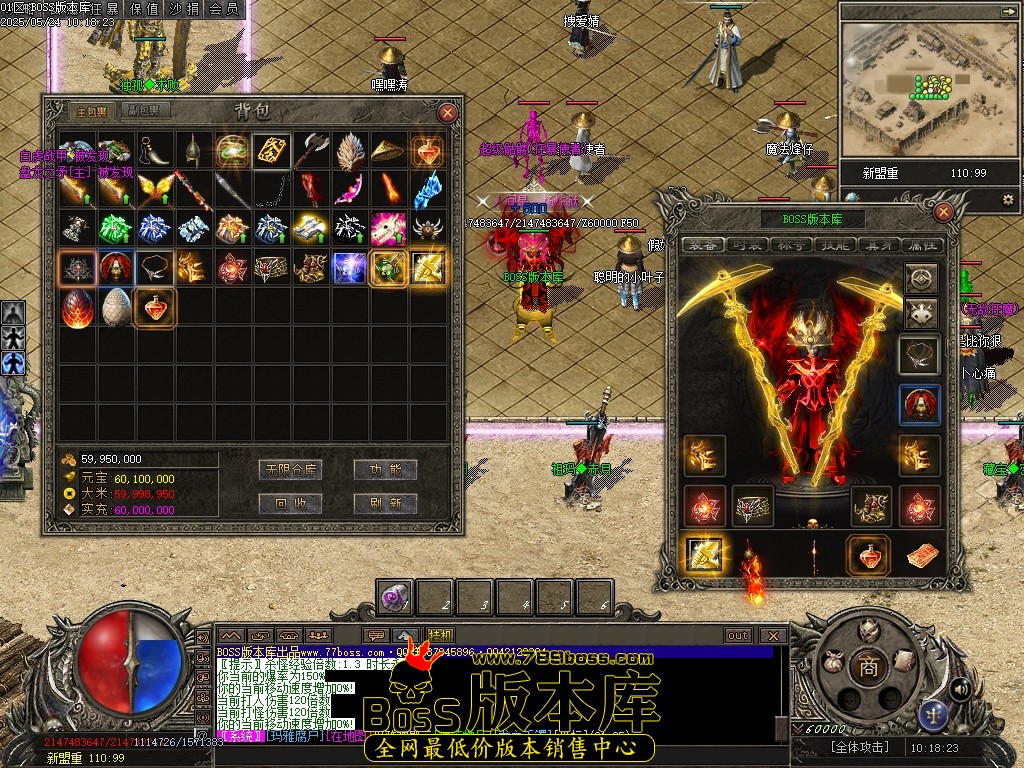The image size is (1024, 768).
Task: Open the 功能 functions button
Action: (x=386, y=469)
